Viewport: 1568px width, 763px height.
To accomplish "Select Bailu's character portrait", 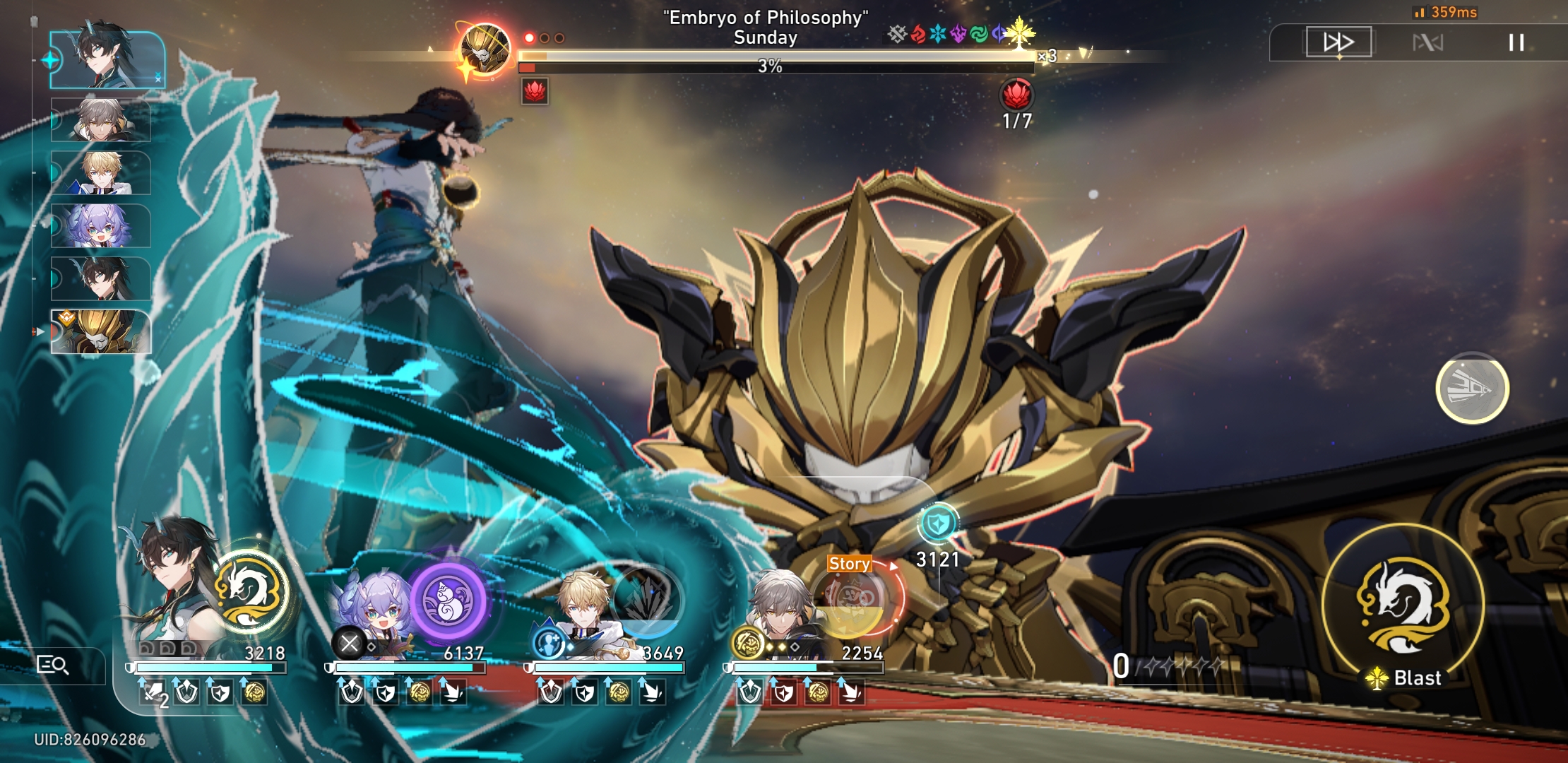I will click(x=372, y=608).
